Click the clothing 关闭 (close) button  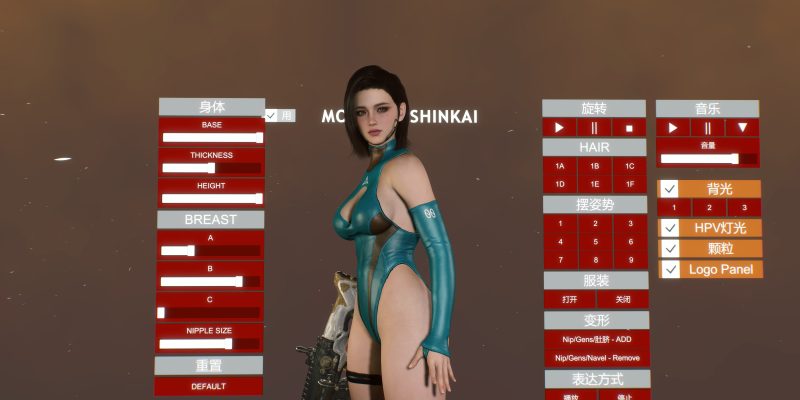622,299
